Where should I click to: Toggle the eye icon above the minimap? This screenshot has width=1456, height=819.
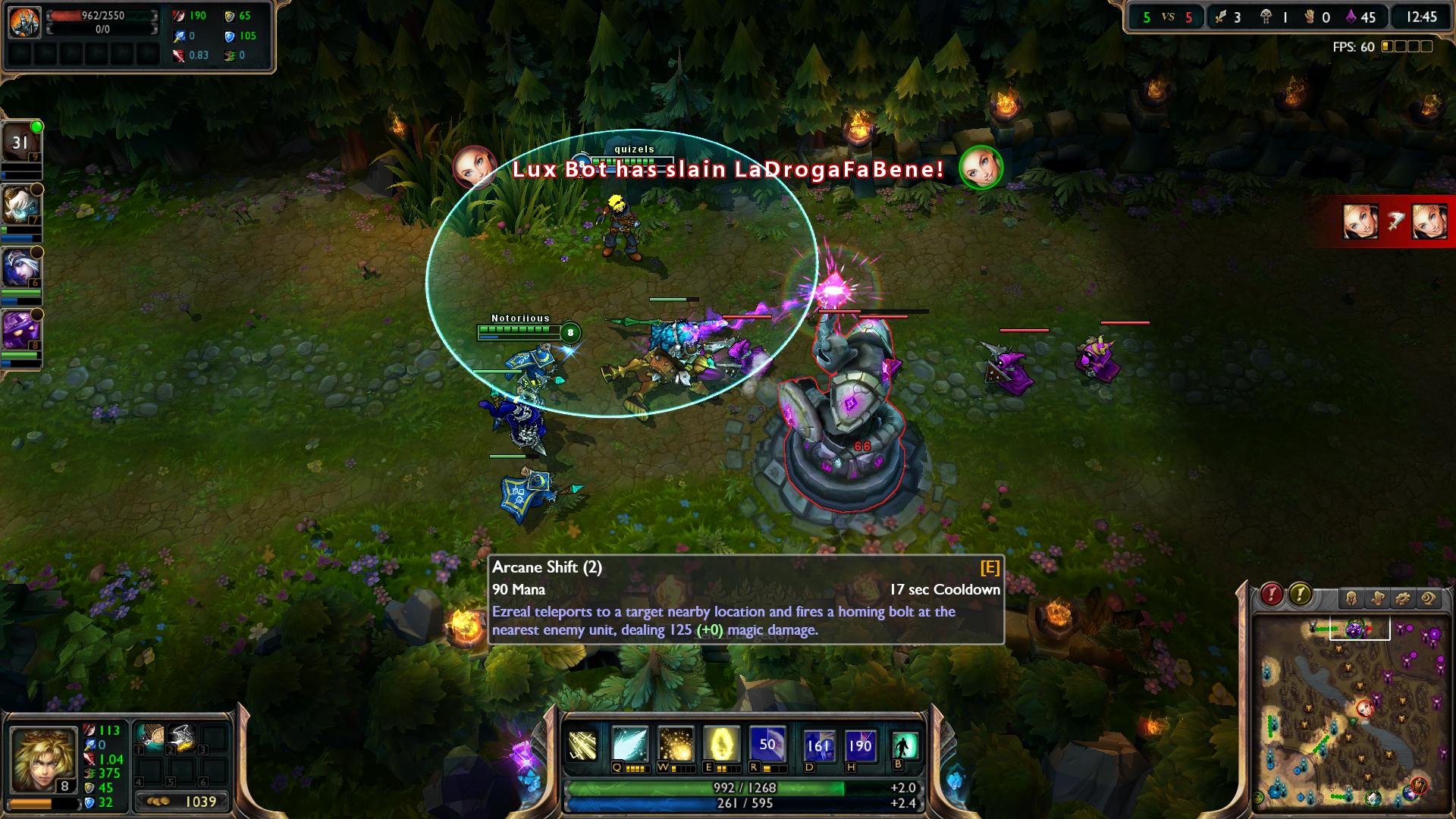coord(1429,599)
